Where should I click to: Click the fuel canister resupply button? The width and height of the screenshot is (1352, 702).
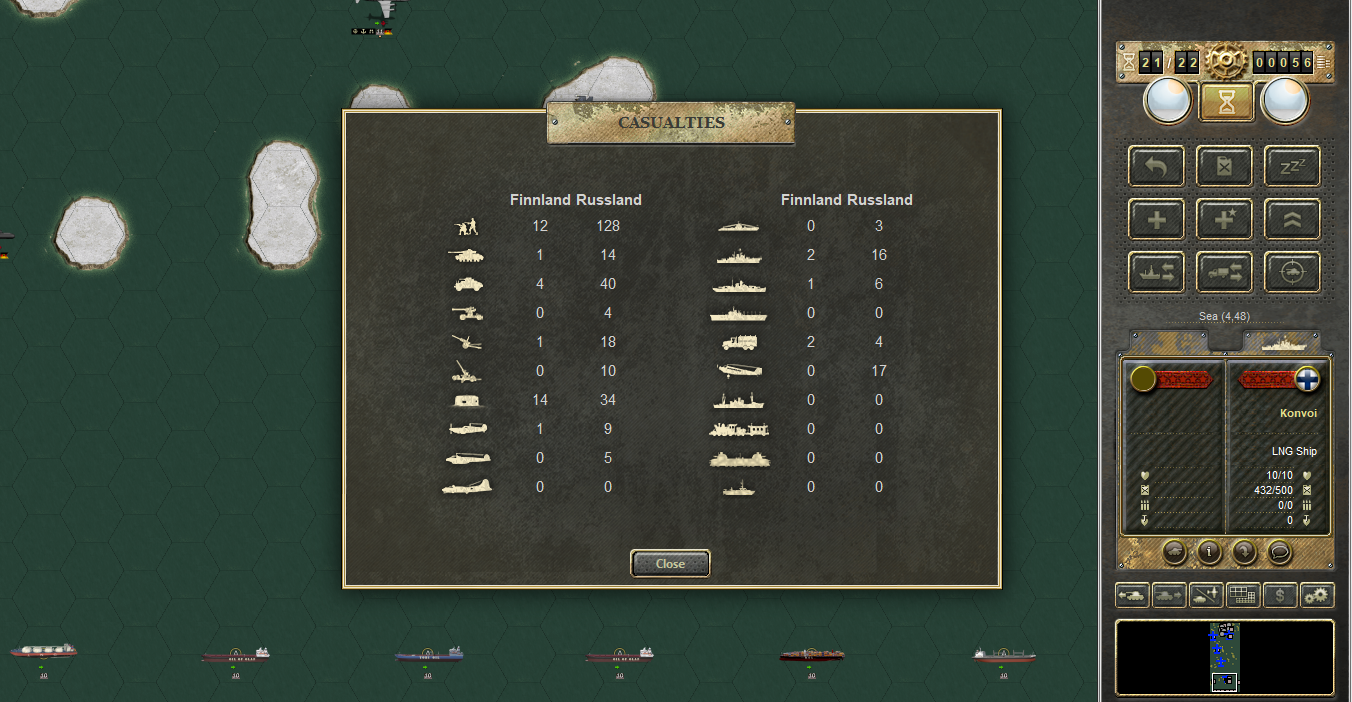[x=1225, y=166]
